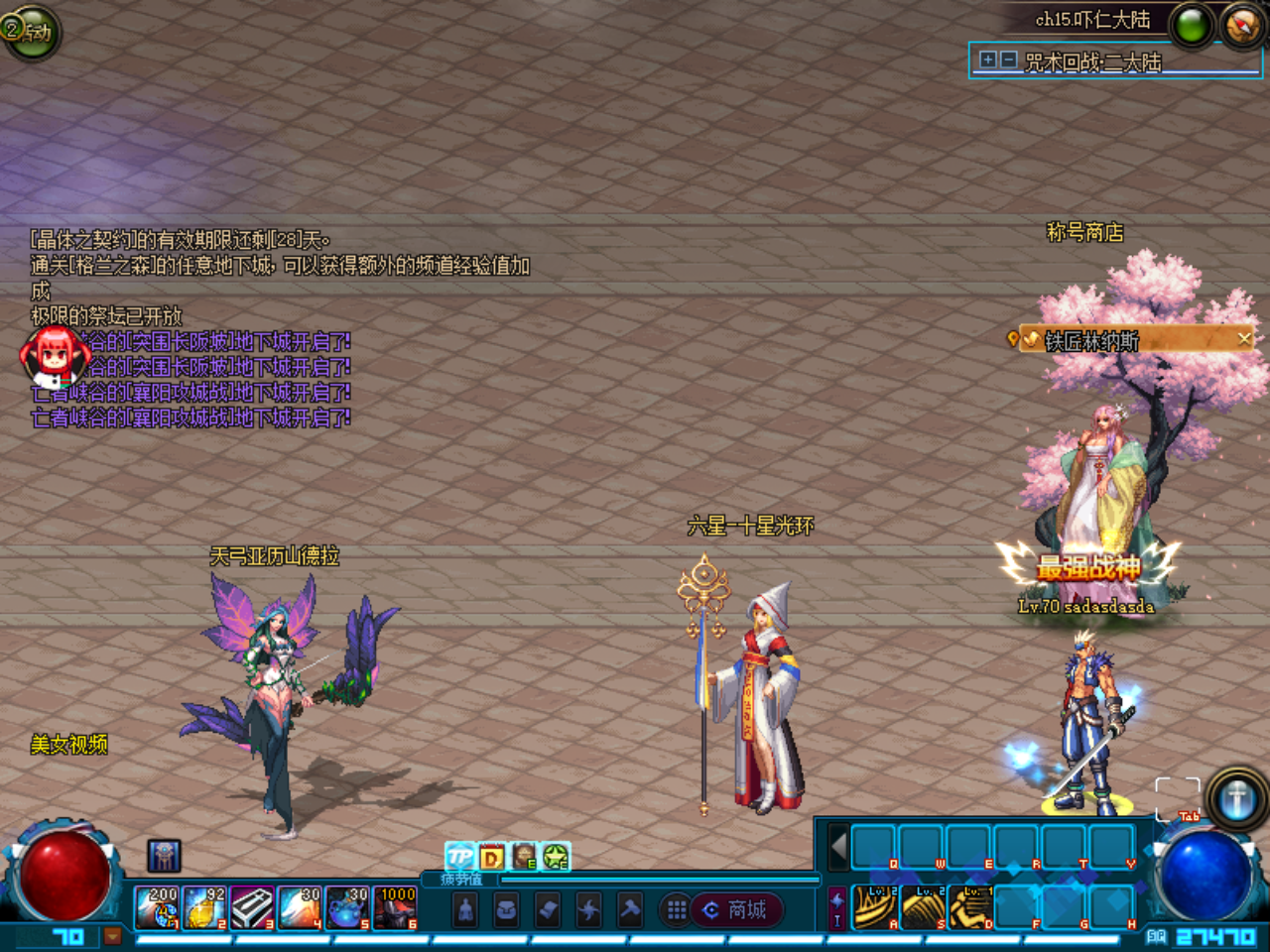Image resolution: width=1270 pixels, height=952 pixels.
Task: Expand 咒术回战·二大陆 with the plus button
Action: 987,61
